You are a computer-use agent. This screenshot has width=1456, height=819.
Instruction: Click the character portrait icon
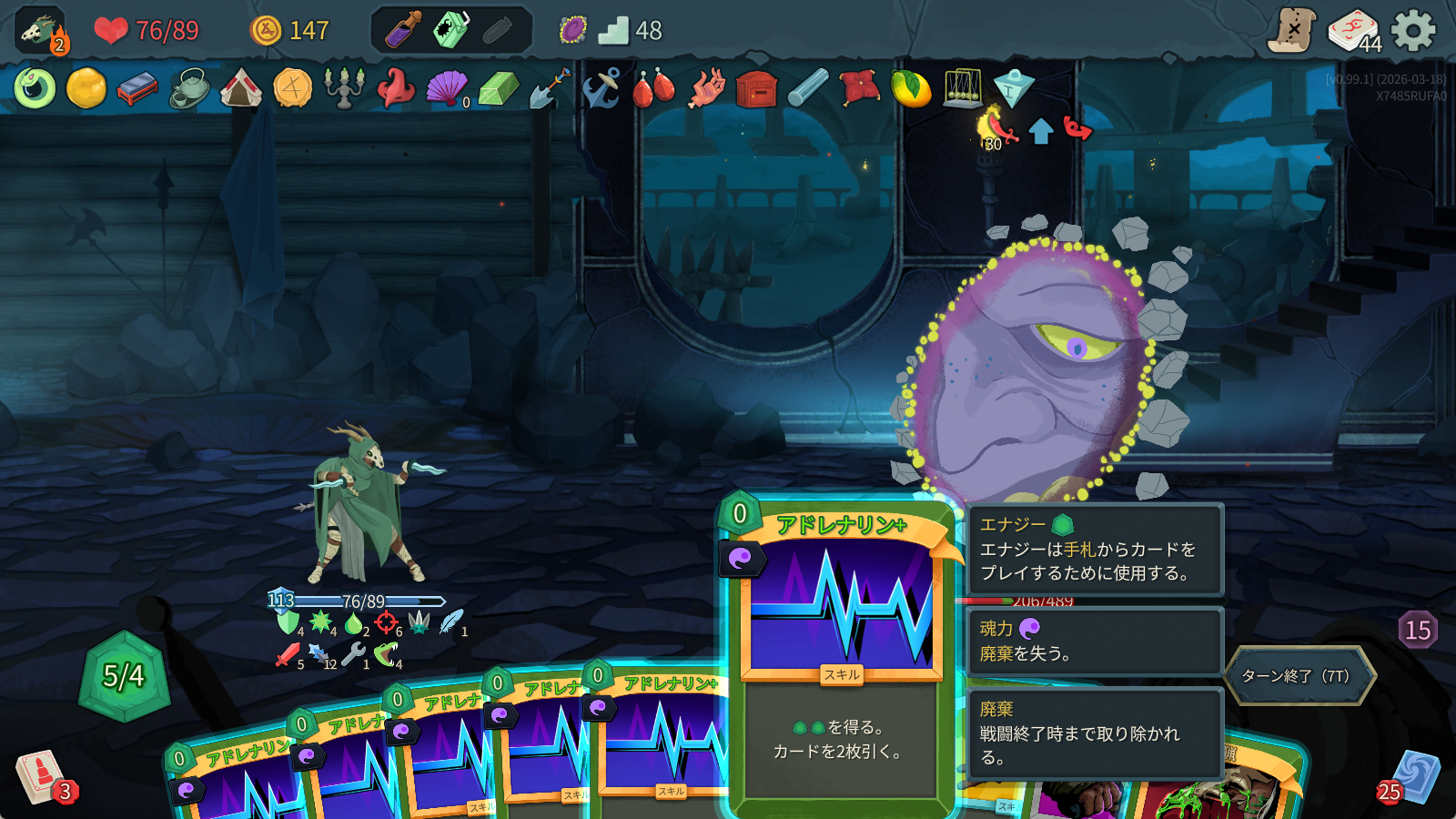40,31
